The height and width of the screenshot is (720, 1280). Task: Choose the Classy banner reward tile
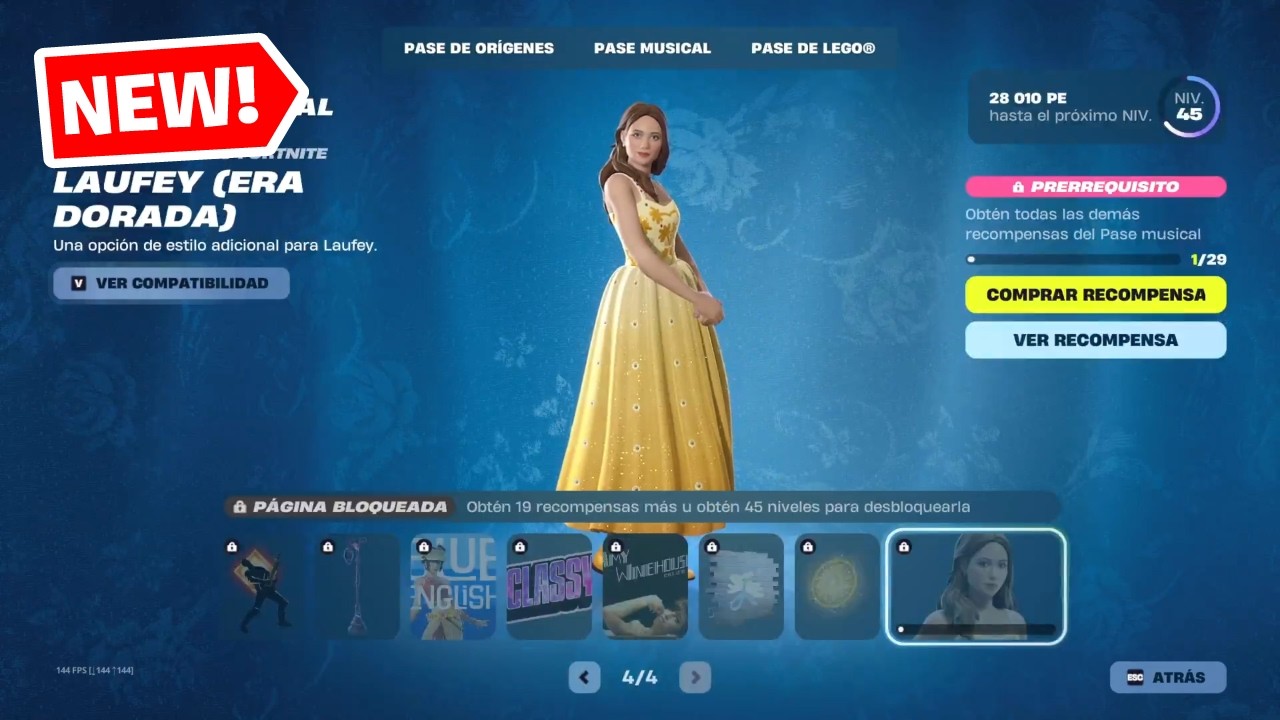549,587
